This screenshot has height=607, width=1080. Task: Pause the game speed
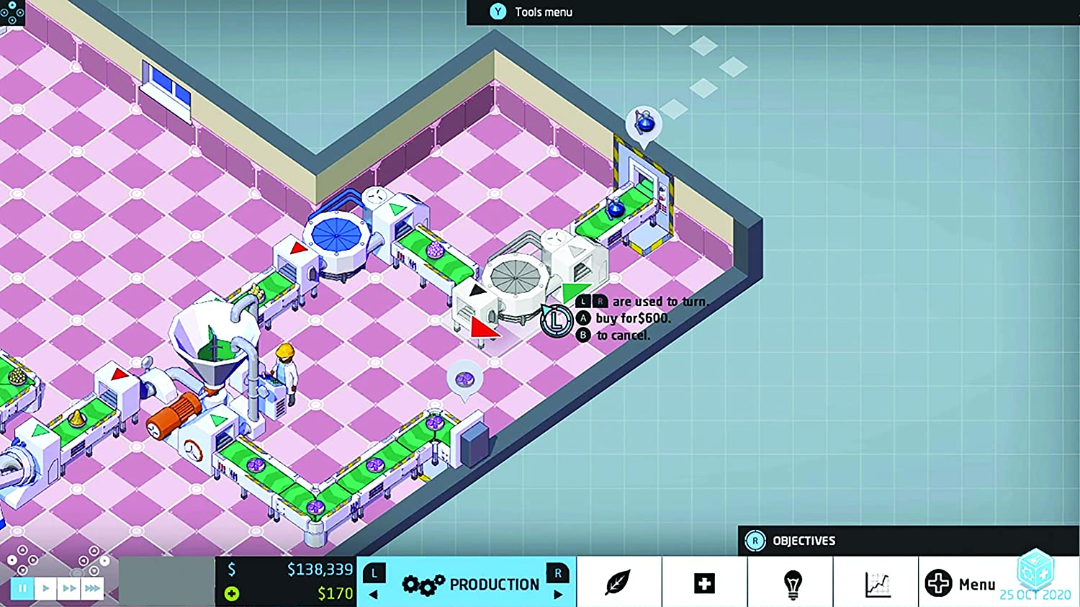(x=22, y=589)
